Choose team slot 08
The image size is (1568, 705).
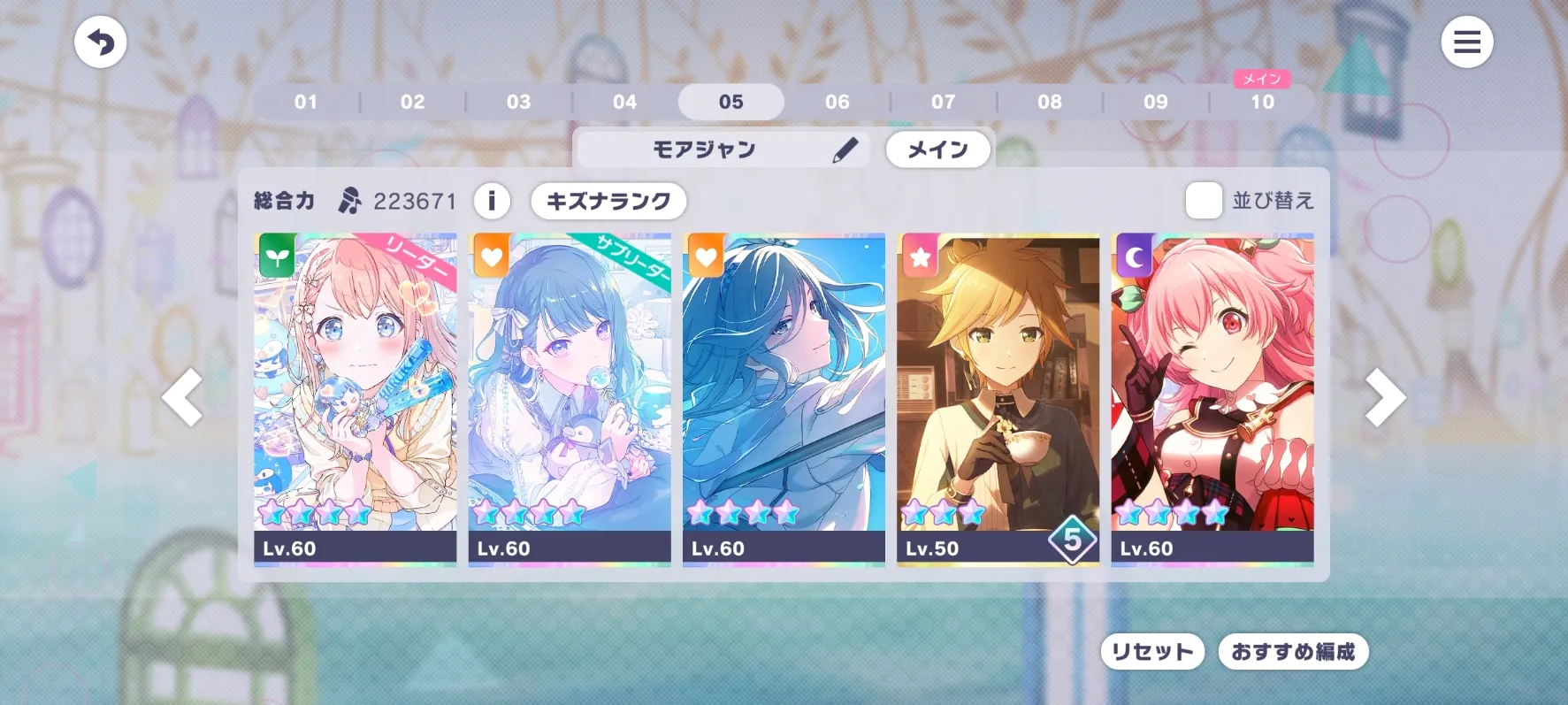[x=1049, y=102]
